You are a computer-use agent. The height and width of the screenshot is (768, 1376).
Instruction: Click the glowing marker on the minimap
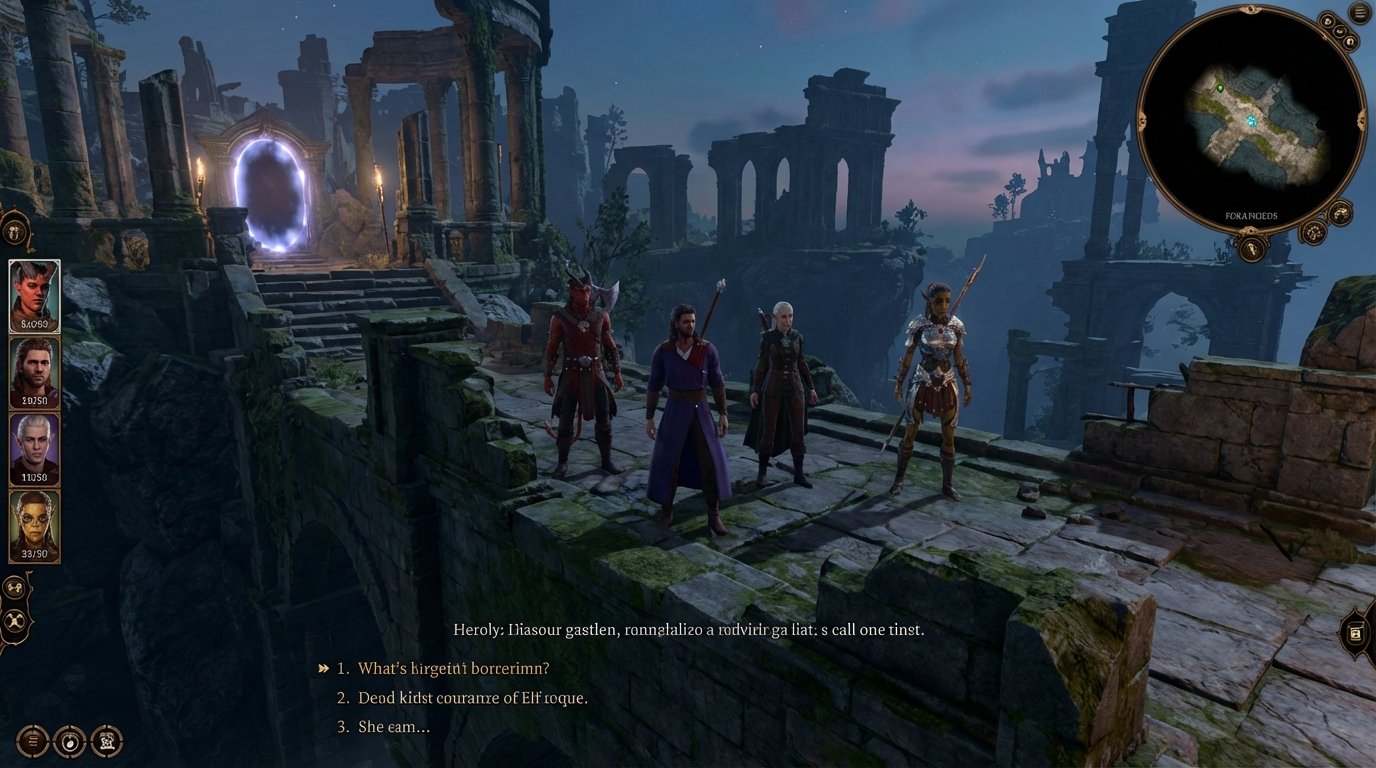pyautogui.click(x=1252, y=121)
